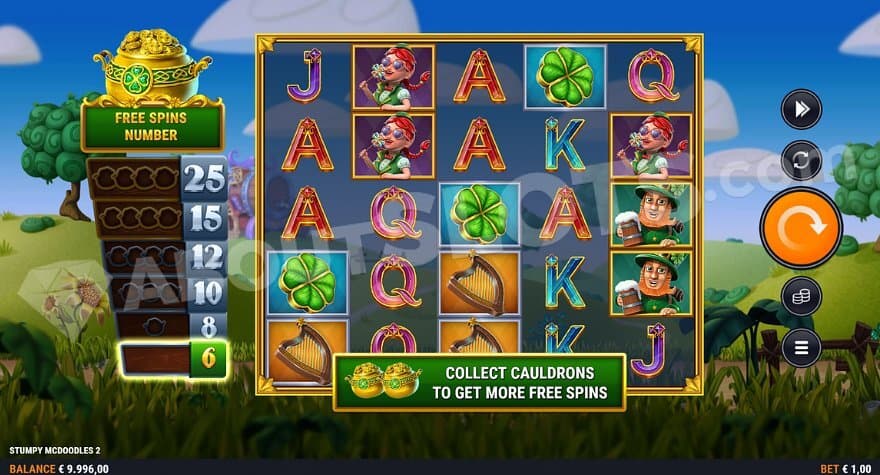The width and height of the screenshot is (880, 475).
Task: Open the hamburger game menu
Action: 801,347
